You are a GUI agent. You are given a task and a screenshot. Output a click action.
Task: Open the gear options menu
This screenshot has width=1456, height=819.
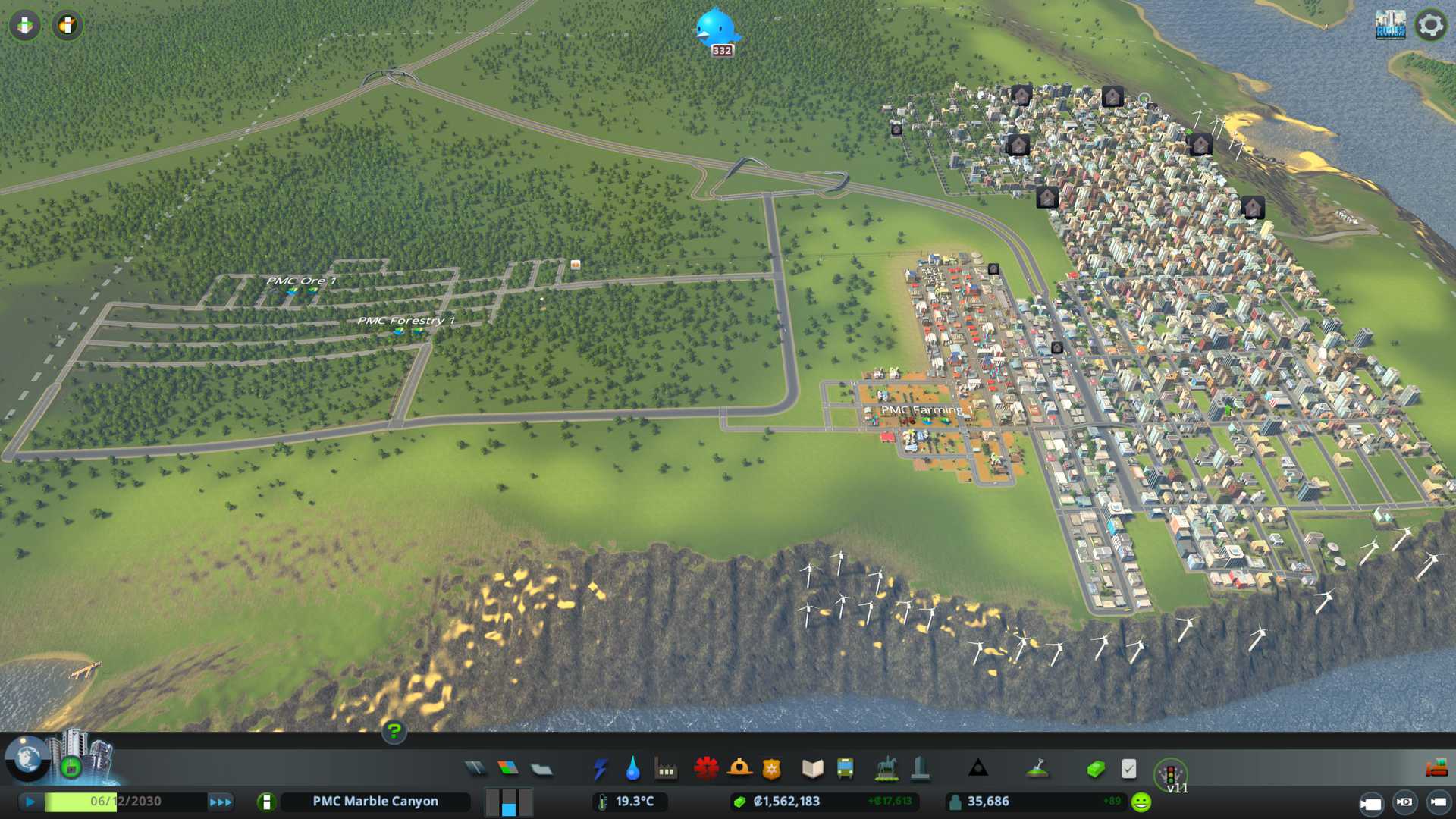coord(1431,25)
